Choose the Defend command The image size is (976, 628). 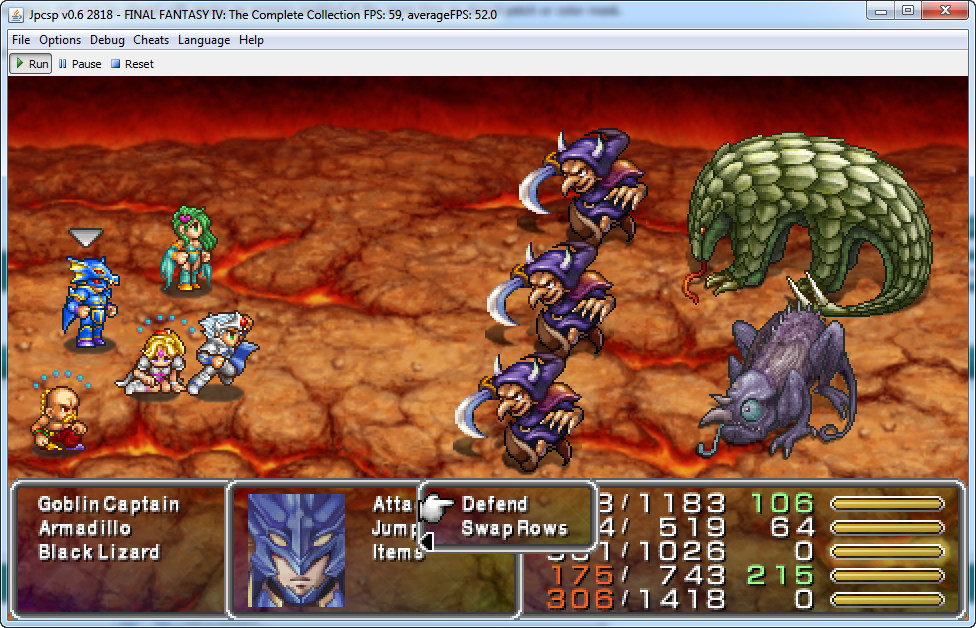pyautogui.click(x=494, y=504)
